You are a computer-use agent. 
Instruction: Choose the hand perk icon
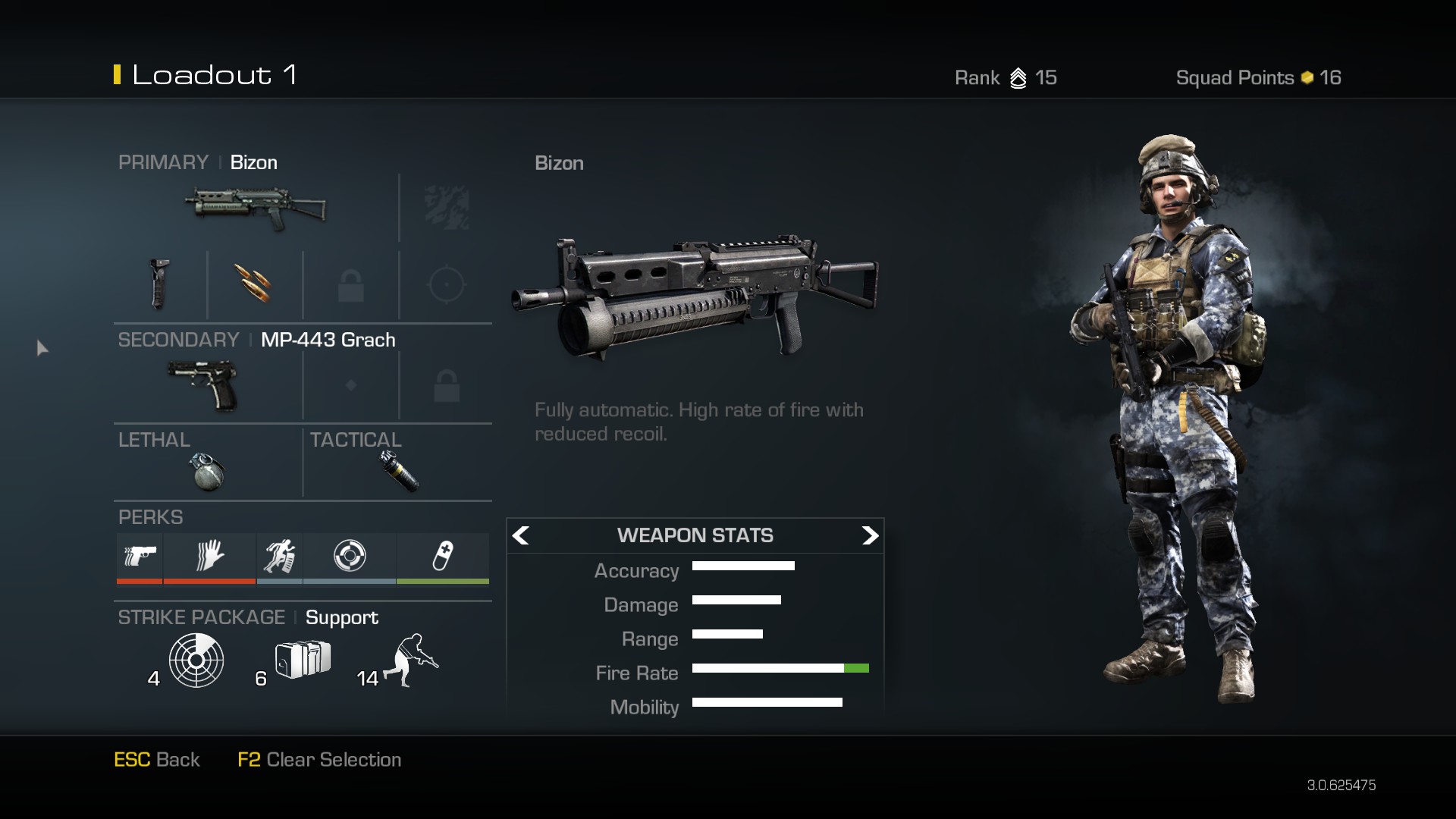(x=209, y=557)
